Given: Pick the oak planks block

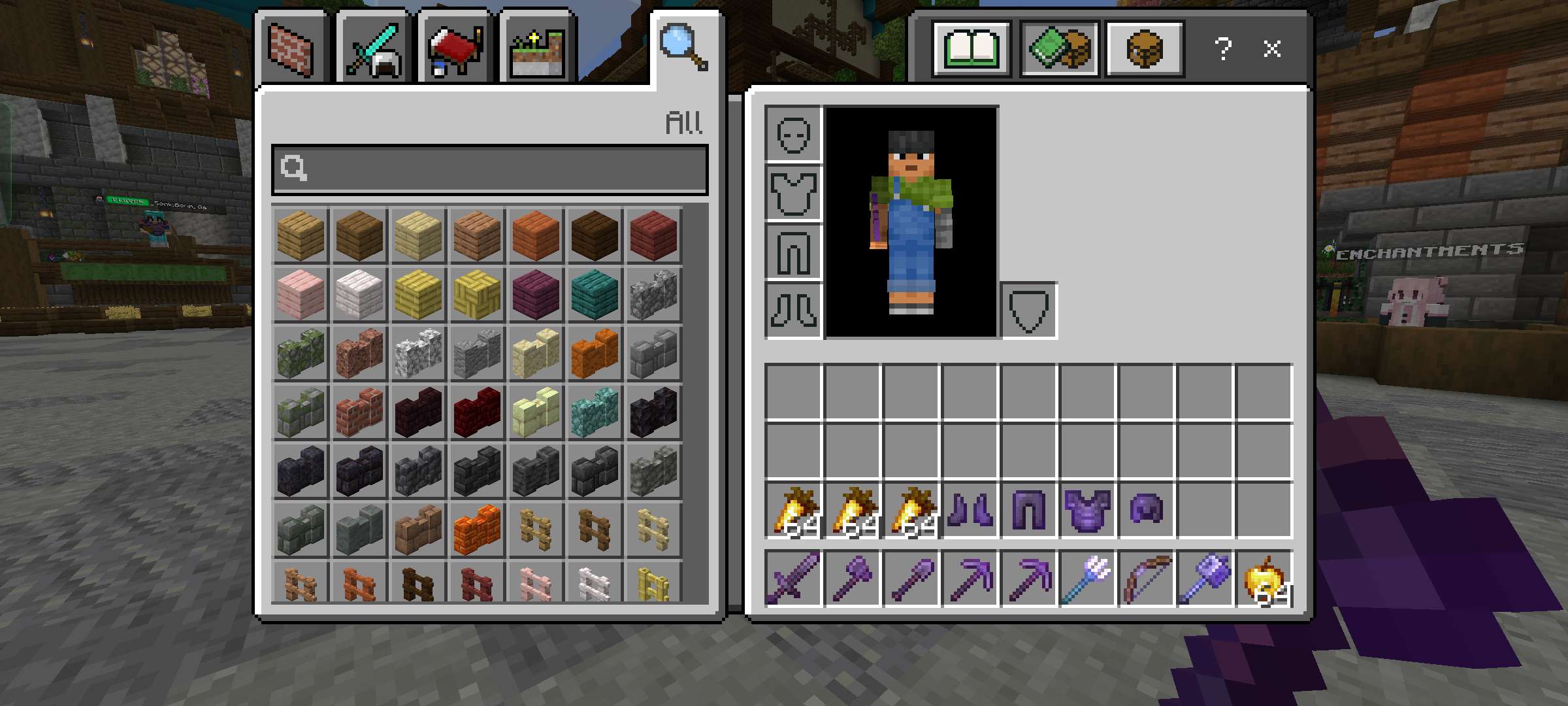Looking at the screenshot, I should click(x=301, y=236).
